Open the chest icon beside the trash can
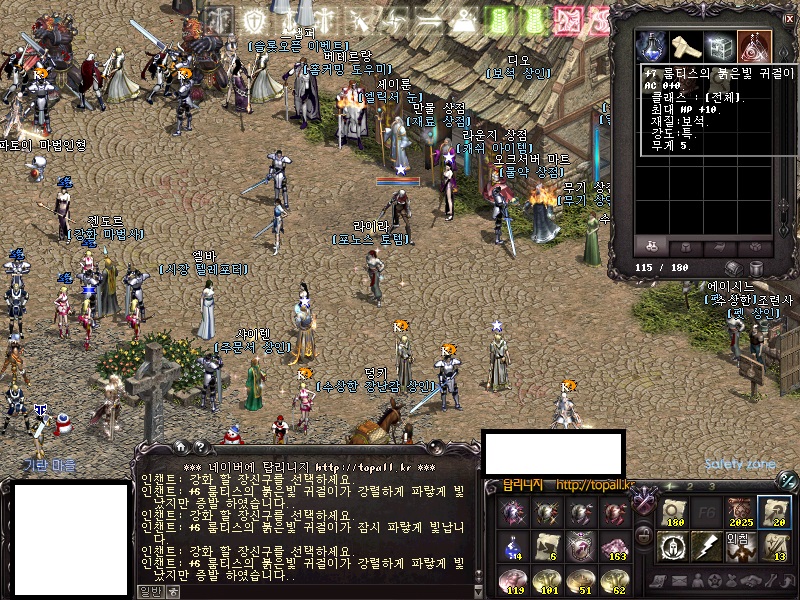 [734, 268]
